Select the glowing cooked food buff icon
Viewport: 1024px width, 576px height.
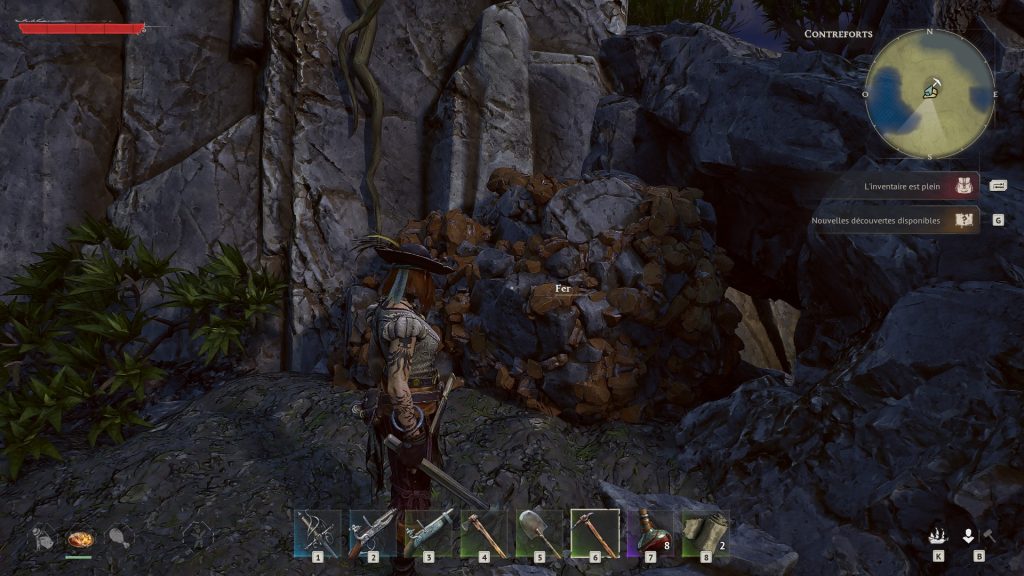coord(79,539)
